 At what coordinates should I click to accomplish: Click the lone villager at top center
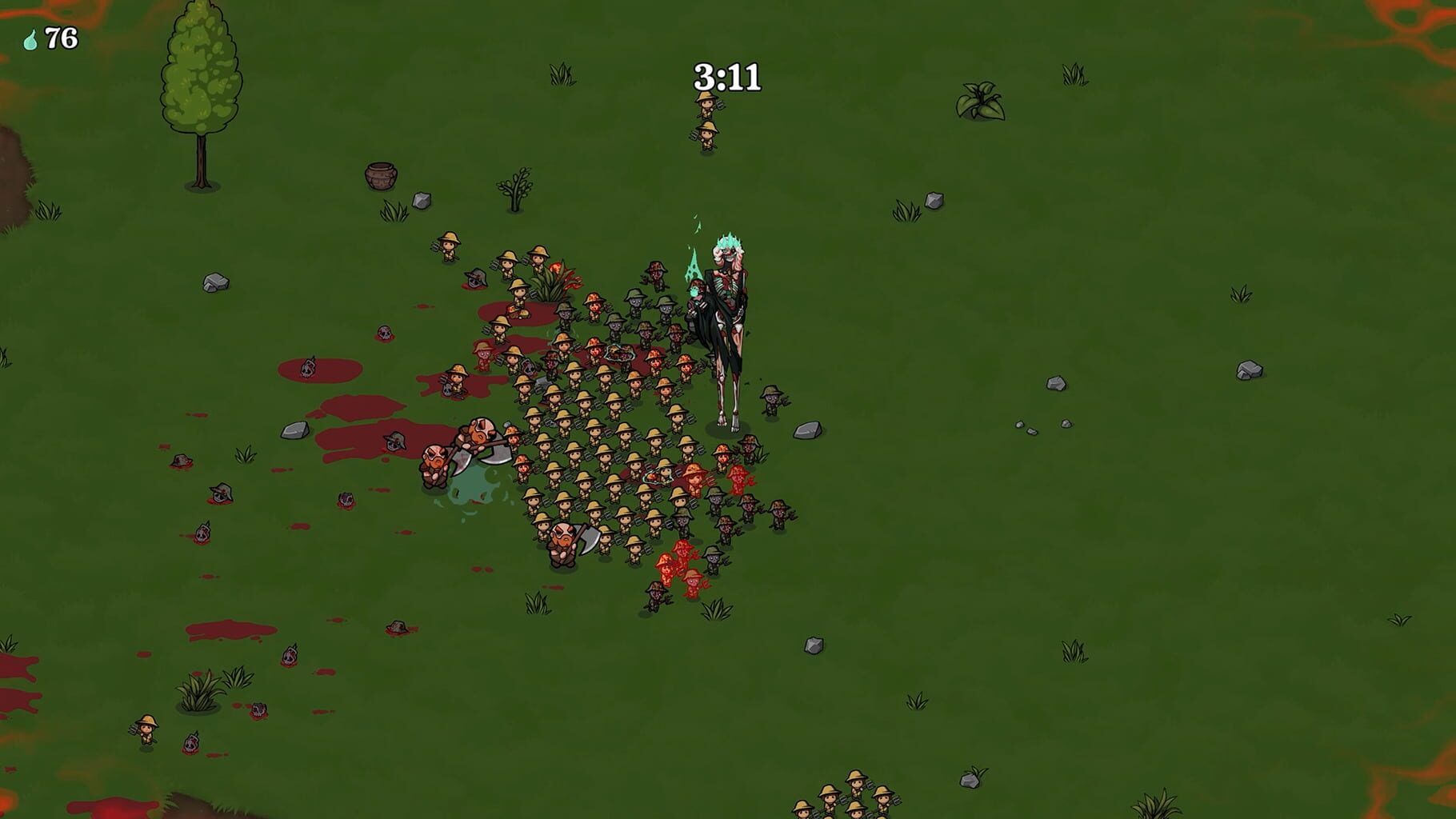707,108
